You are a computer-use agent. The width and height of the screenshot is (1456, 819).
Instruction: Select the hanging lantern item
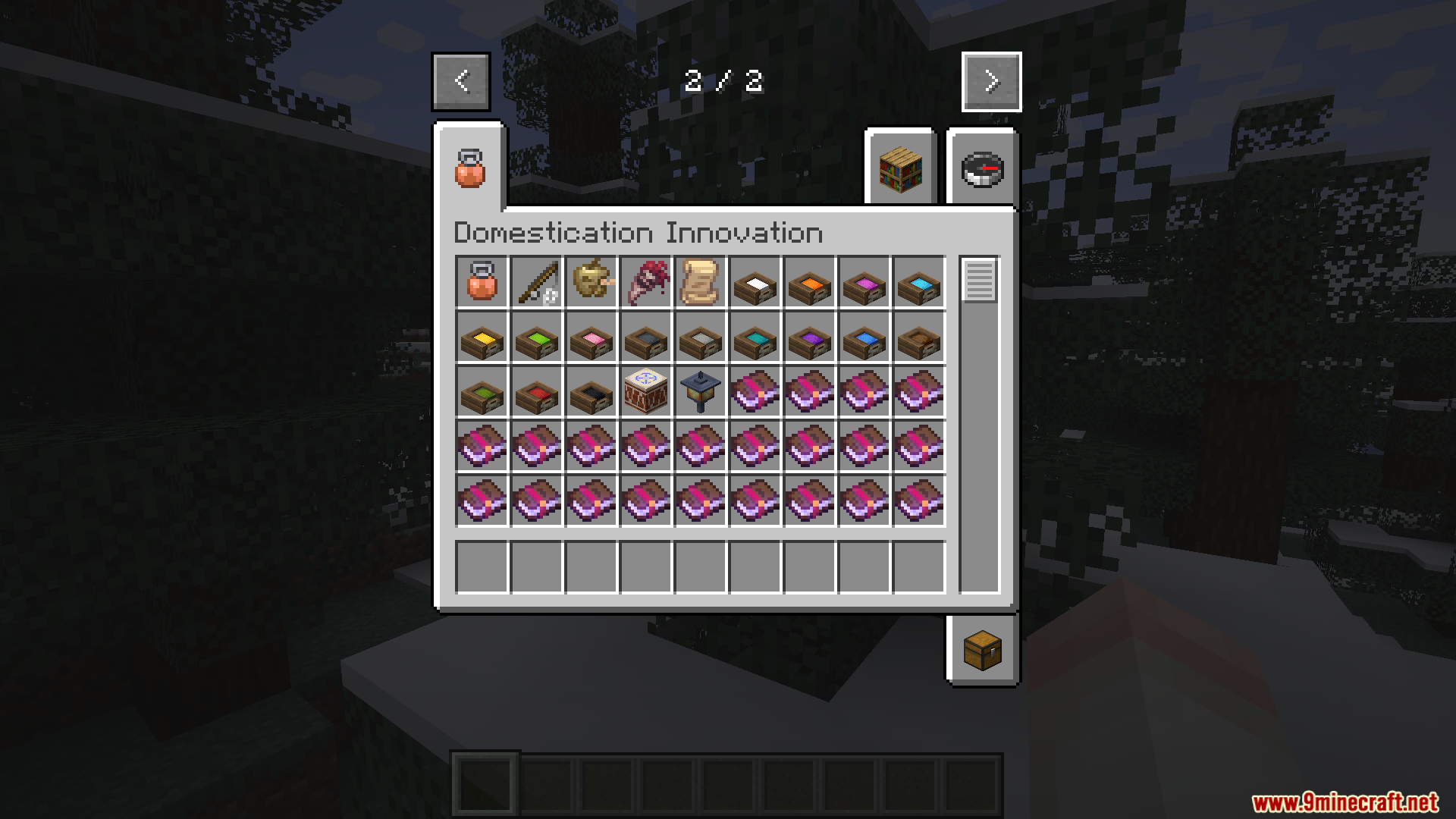pyautogui.click(x=700, y=394)
